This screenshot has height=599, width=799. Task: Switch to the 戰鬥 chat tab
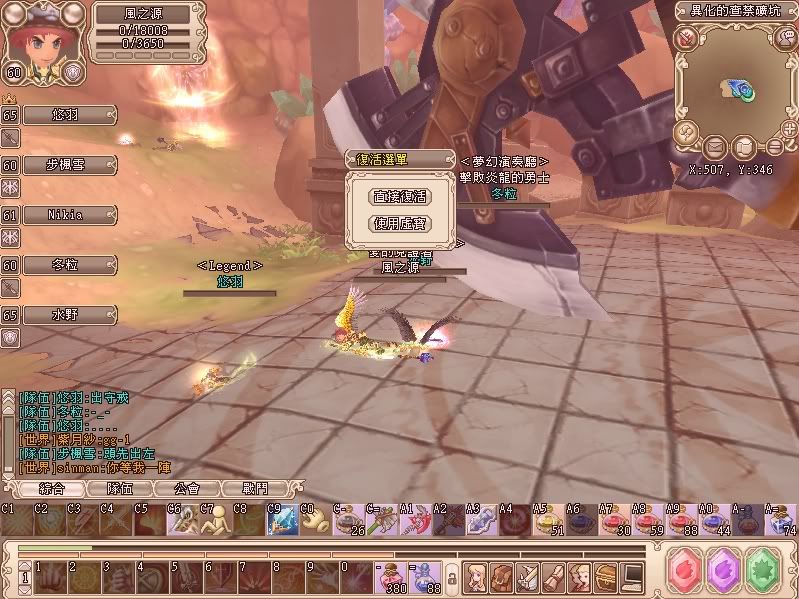click(x=255, y=489)
